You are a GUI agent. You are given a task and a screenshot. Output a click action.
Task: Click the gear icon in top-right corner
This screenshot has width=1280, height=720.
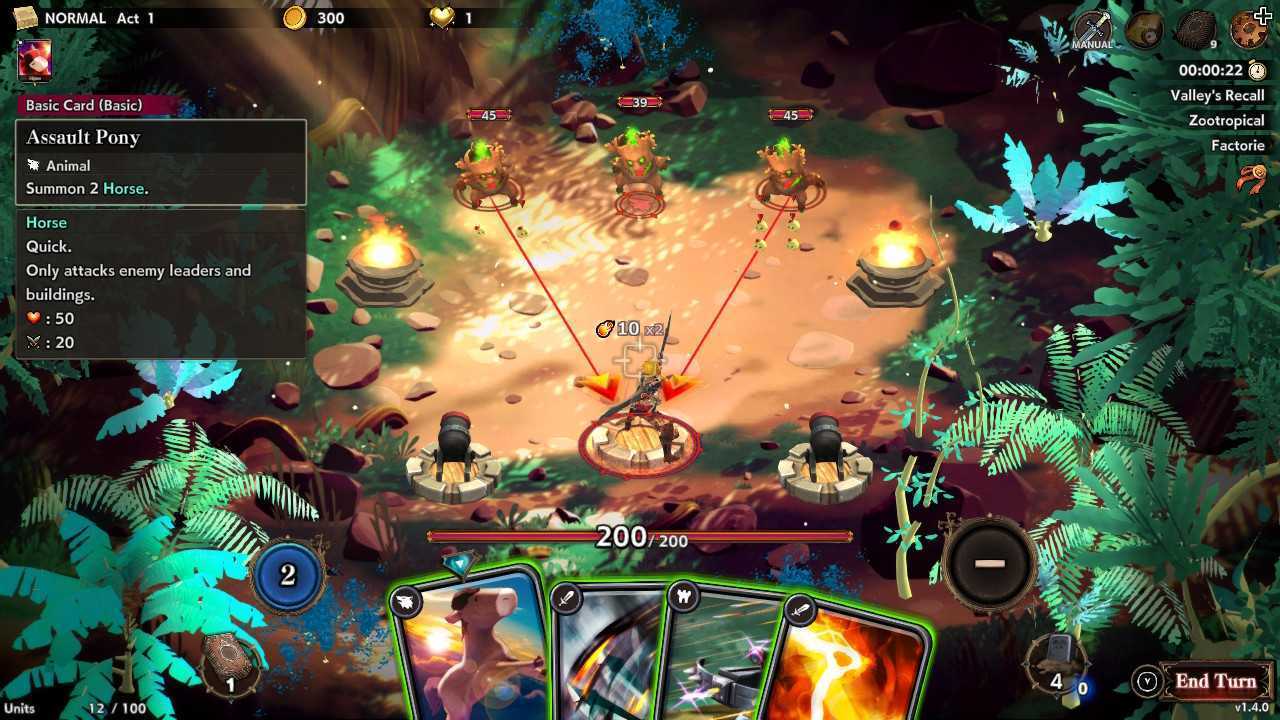click(x=1248, y=28)
